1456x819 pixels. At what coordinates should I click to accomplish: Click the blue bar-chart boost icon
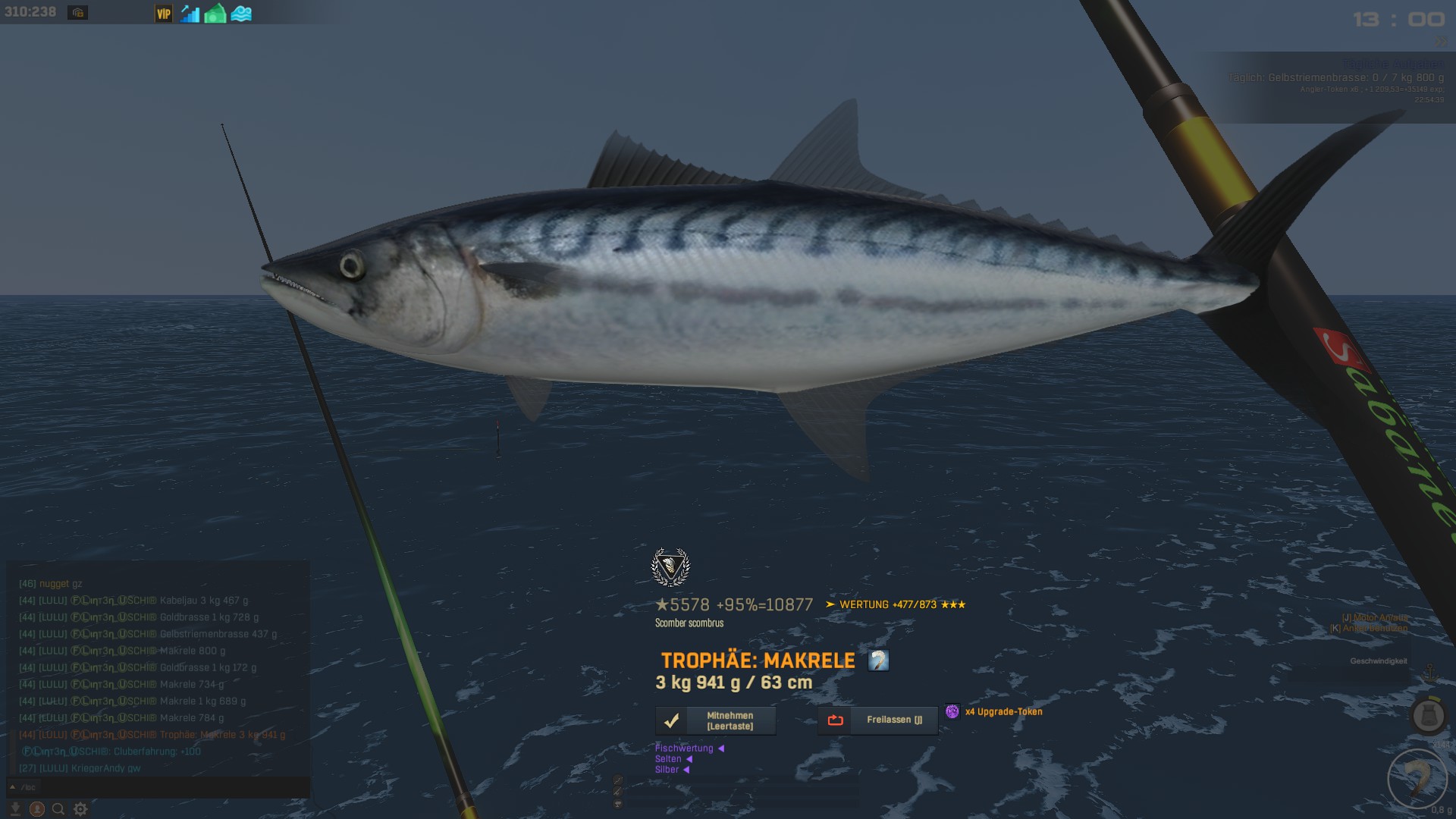(x=190, y=14)
